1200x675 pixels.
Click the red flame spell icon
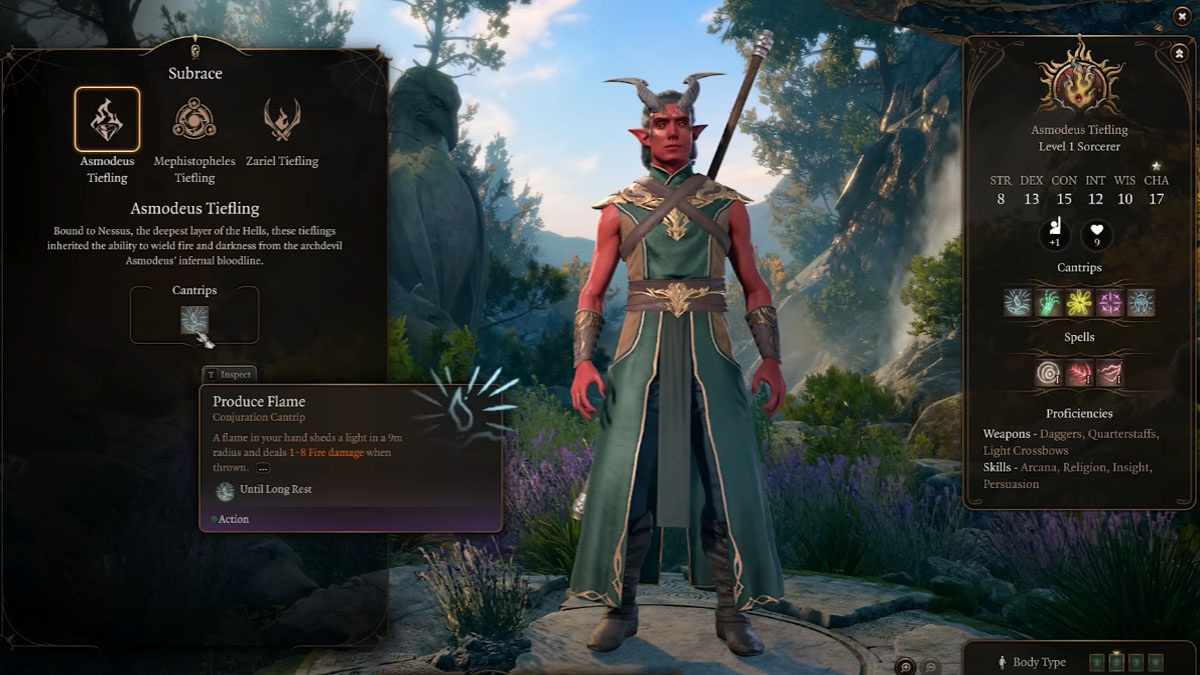[x=1079, y=373]
